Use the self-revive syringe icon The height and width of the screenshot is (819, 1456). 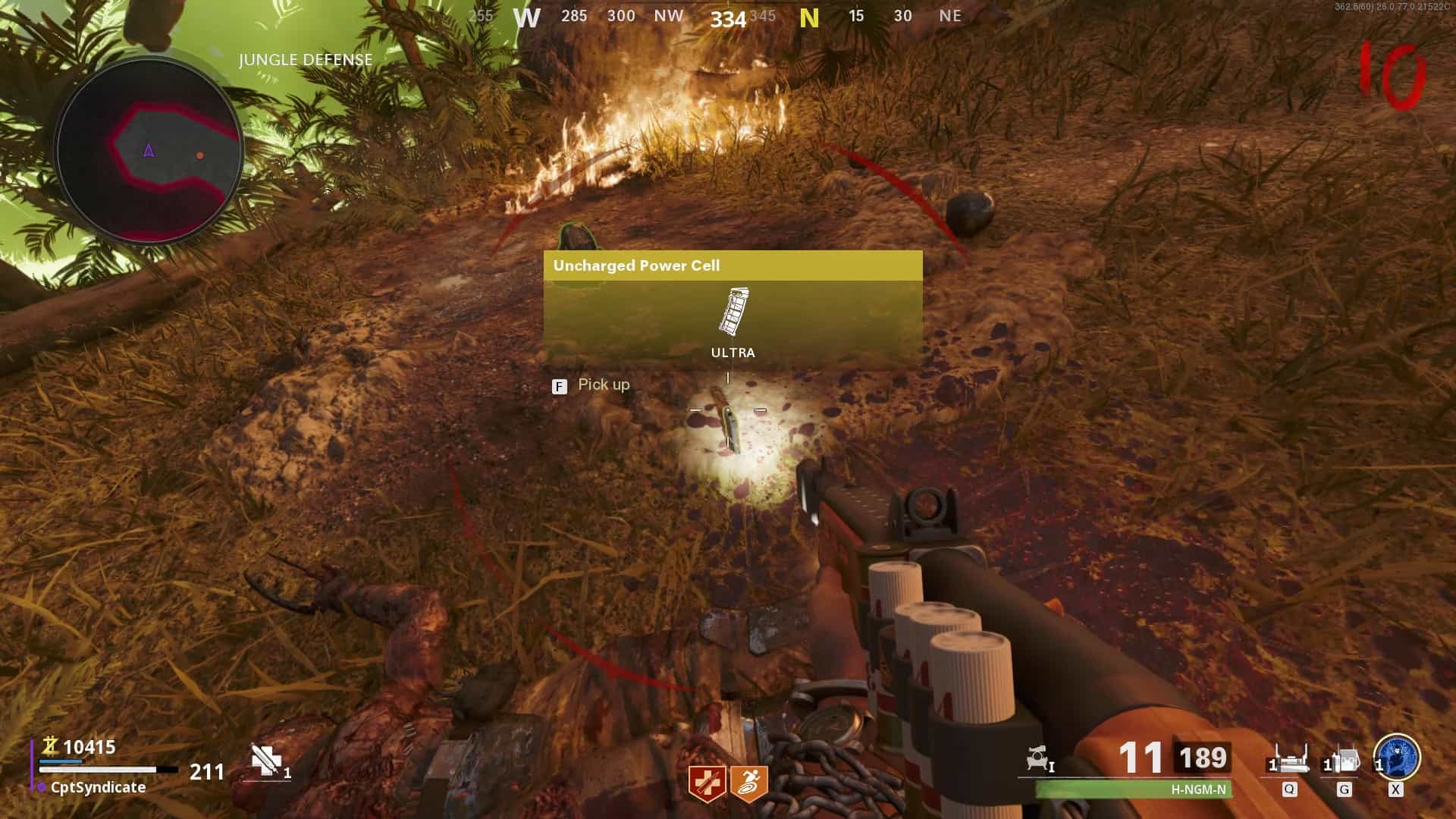point(267,761)
